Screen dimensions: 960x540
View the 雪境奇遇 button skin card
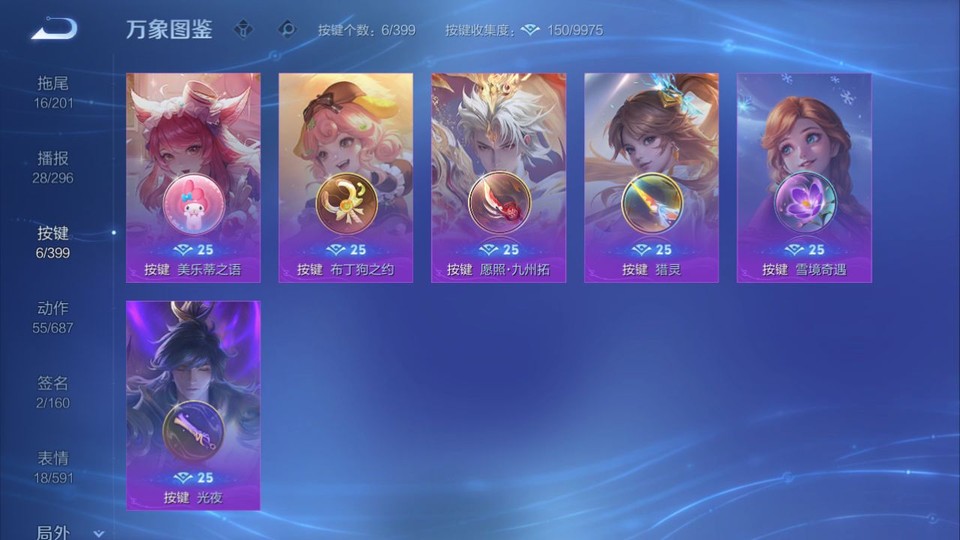click(804, 177)
